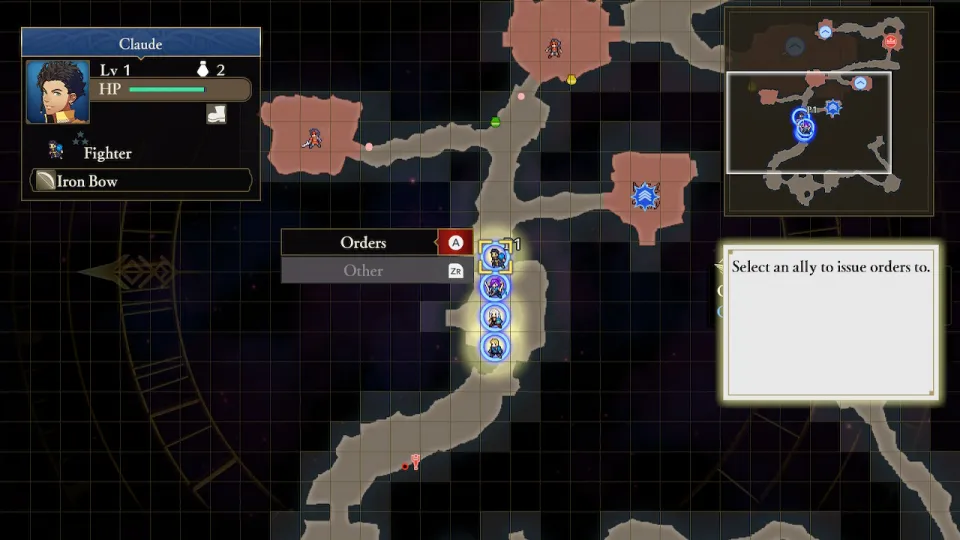Choose the blond-haired ally unit
960x540 pixels.
(494, 347)
